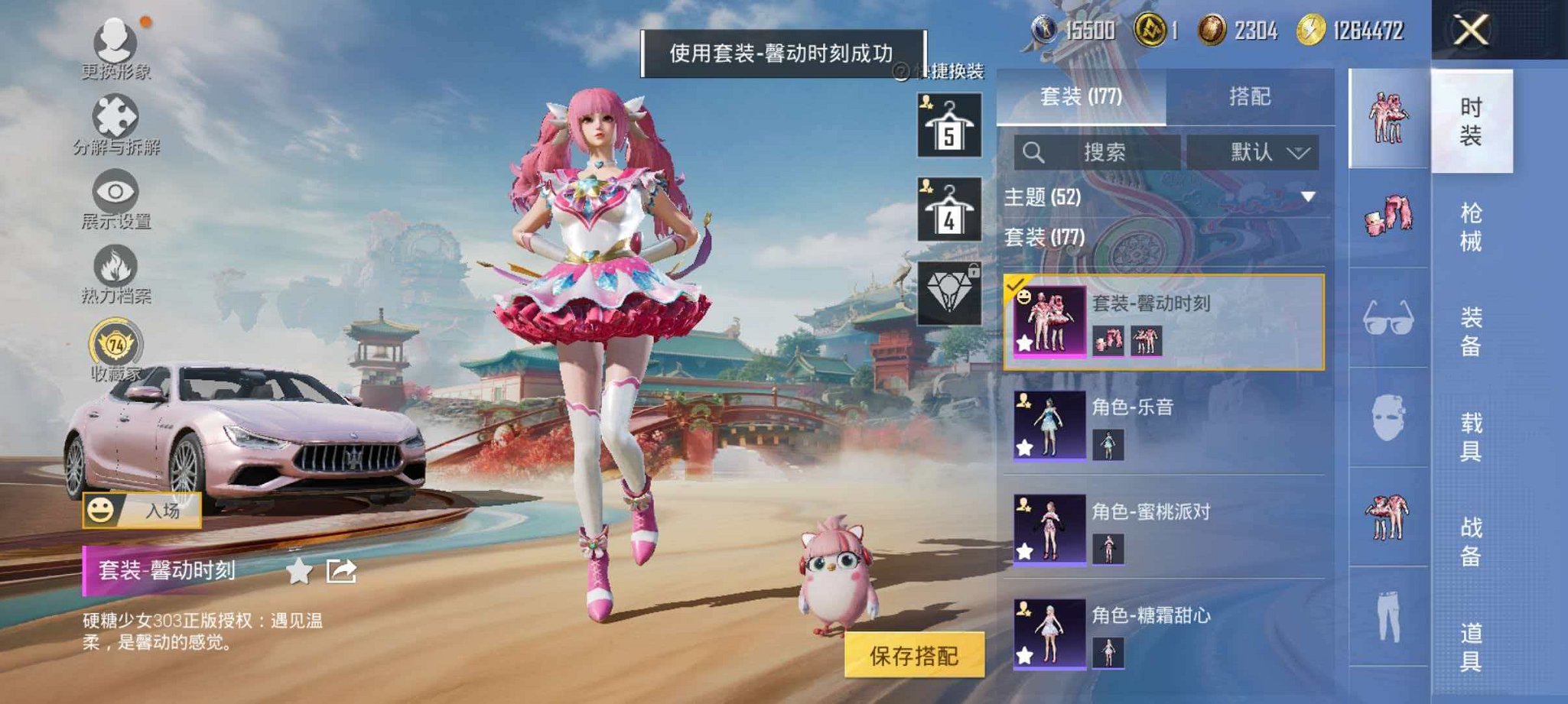This screenshot has width=1568, height=704.
Task: Open 展示设置 display settings
Action: (x=113, y=193)
